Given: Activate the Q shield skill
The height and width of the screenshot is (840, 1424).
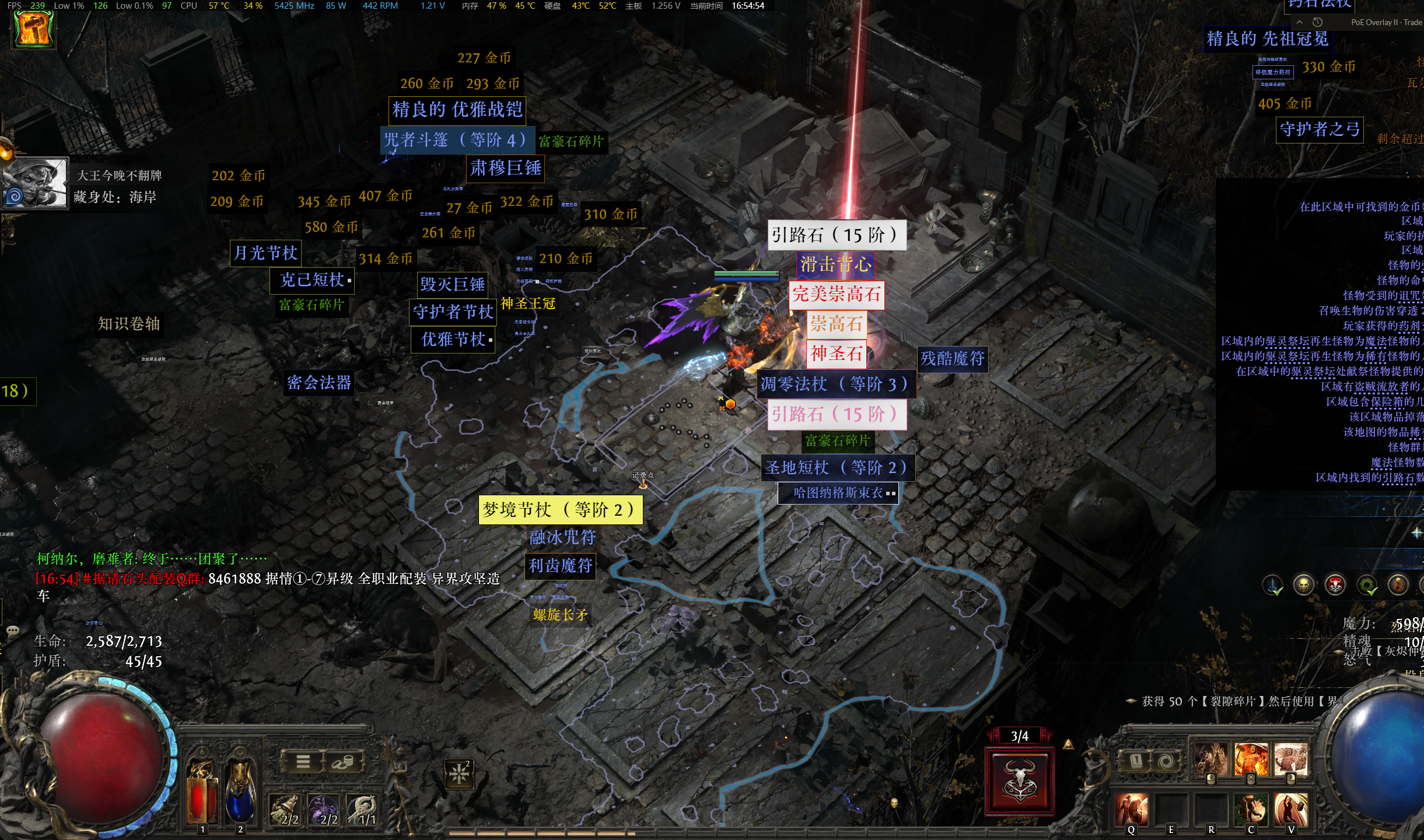Looking at the screenshot, I should 1131,810.
